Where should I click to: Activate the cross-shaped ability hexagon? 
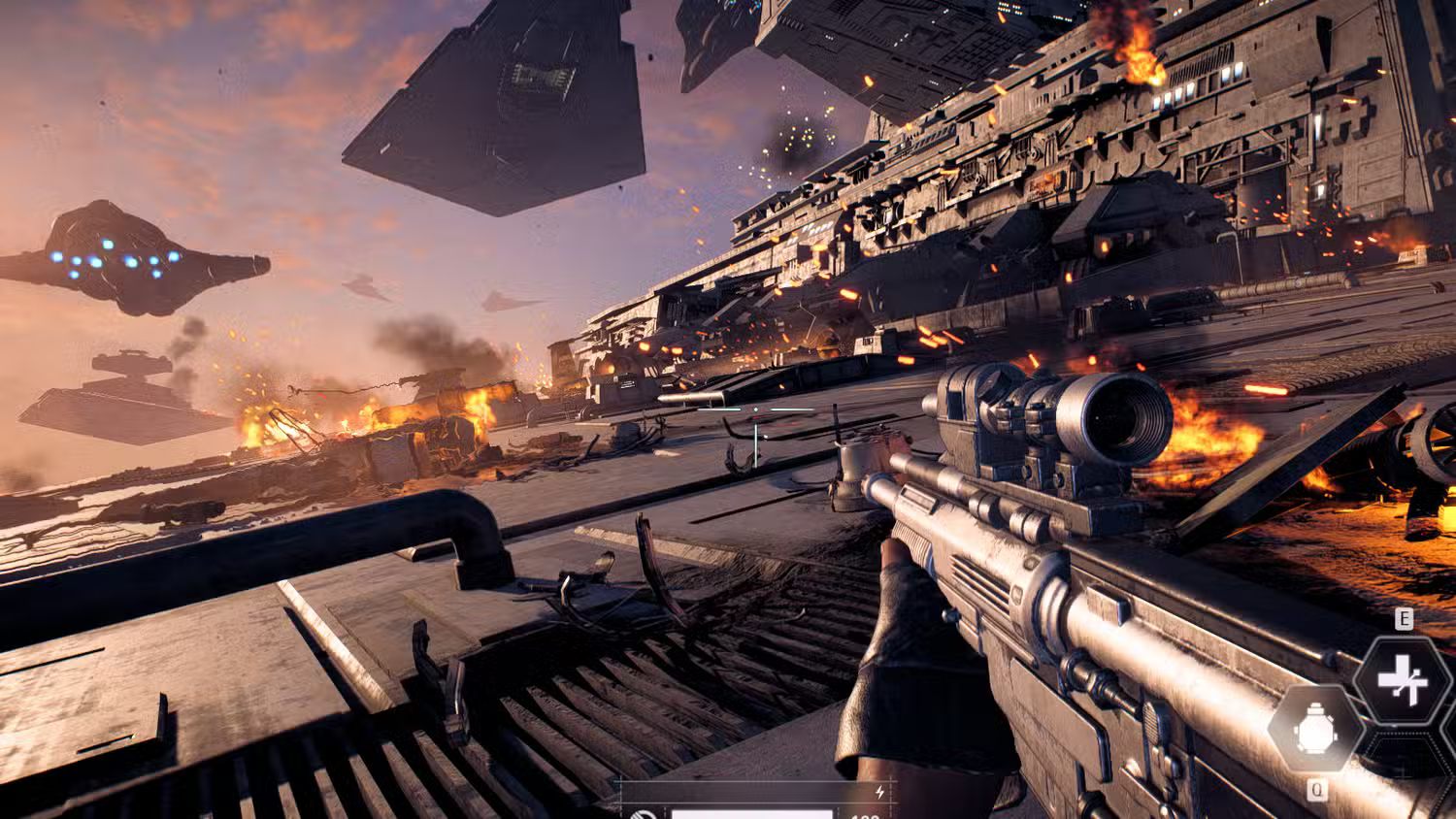[1403, 681]
